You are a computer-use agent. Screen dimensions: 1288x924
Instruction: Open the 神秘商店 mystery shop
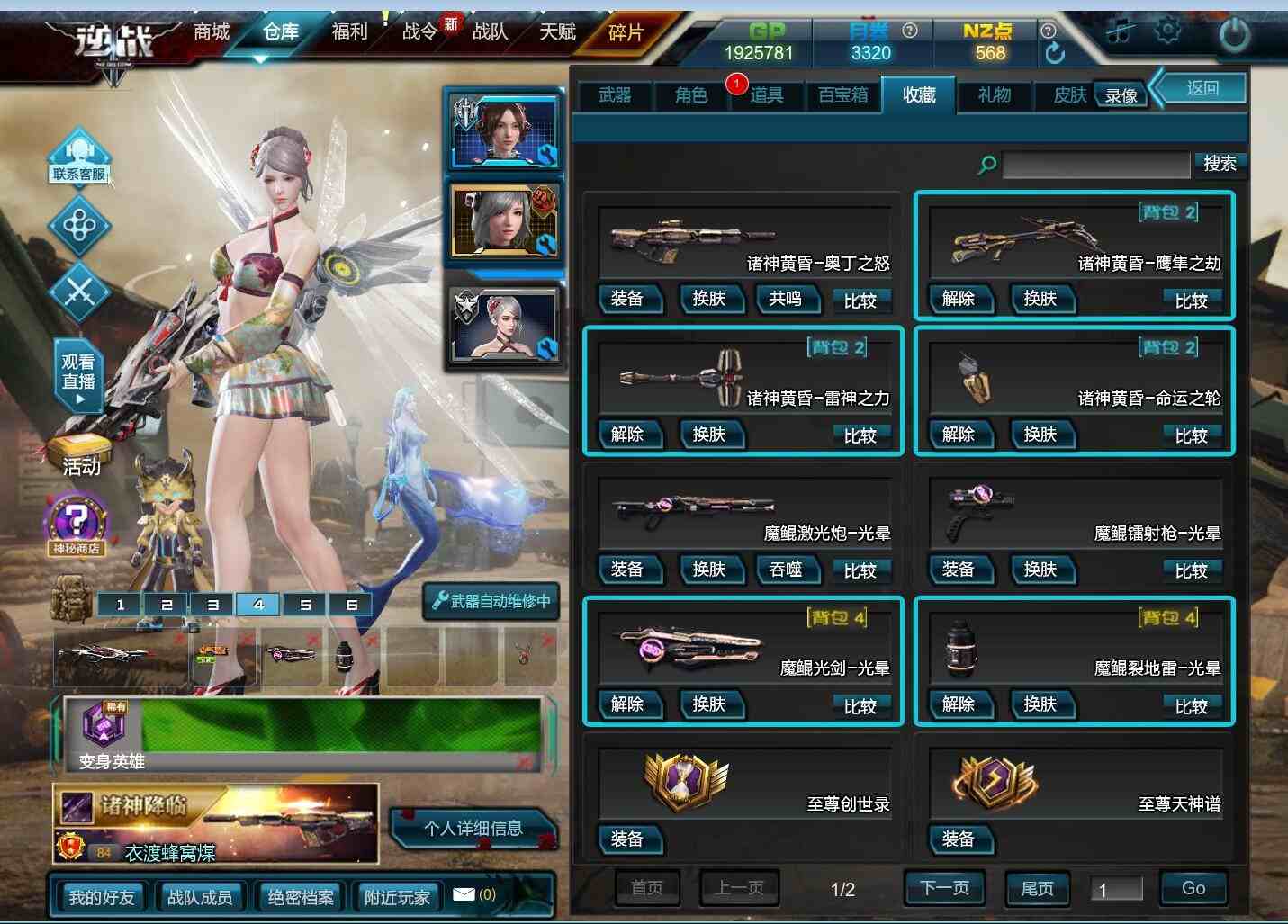(77, 525)
